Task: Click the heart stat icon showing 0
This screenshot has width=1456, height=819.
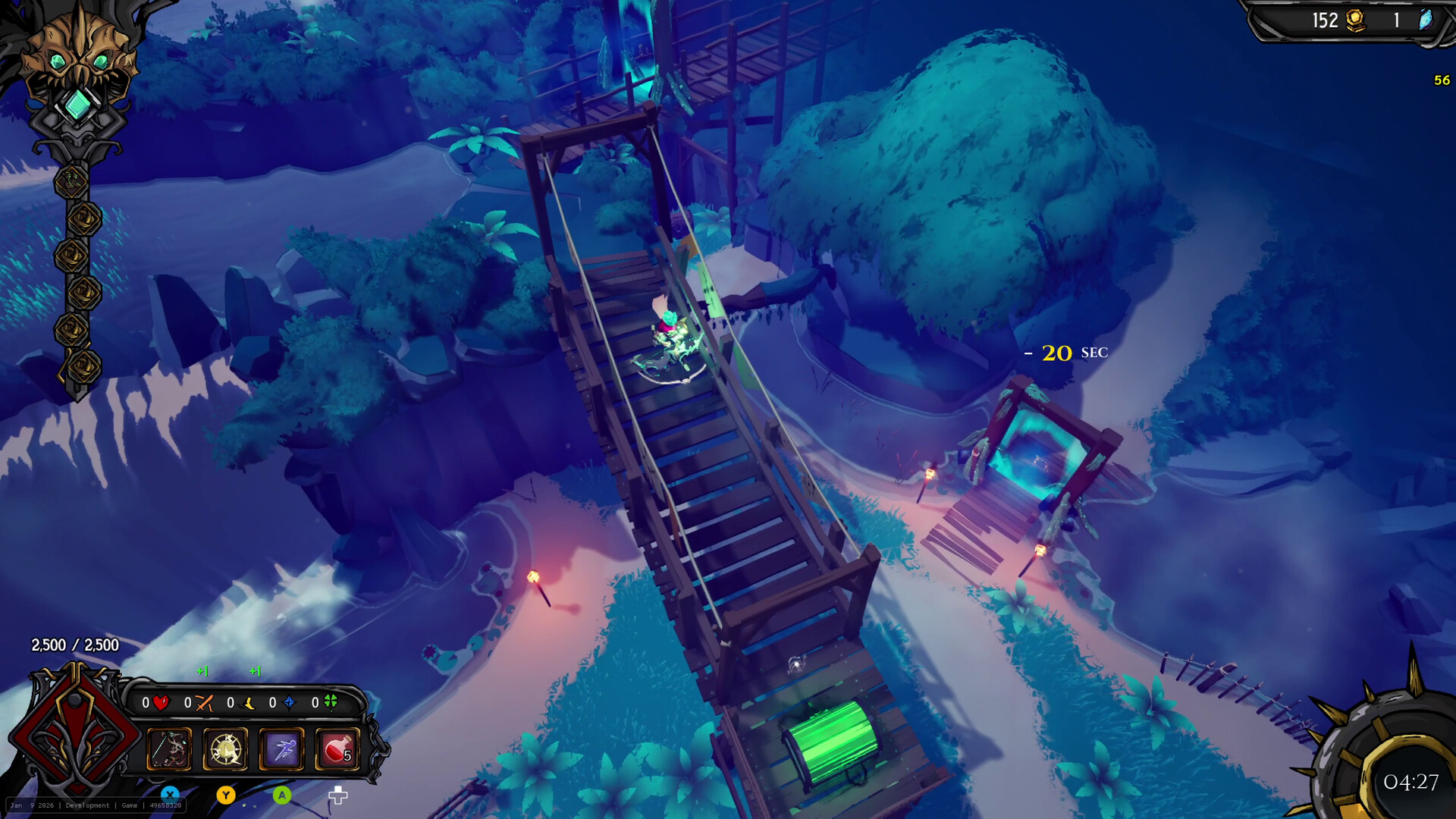Action: coord(162,703)
